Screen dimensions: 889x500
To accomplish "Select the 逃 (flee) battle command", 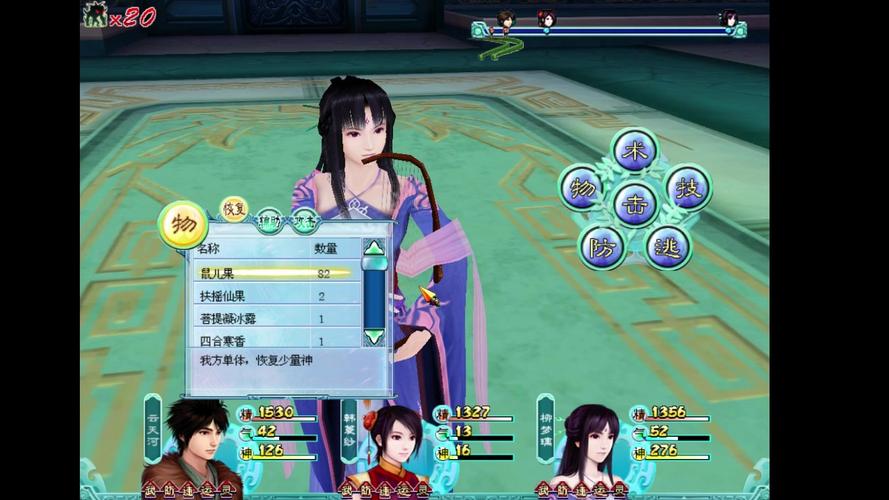I will [x=667, y=246].
